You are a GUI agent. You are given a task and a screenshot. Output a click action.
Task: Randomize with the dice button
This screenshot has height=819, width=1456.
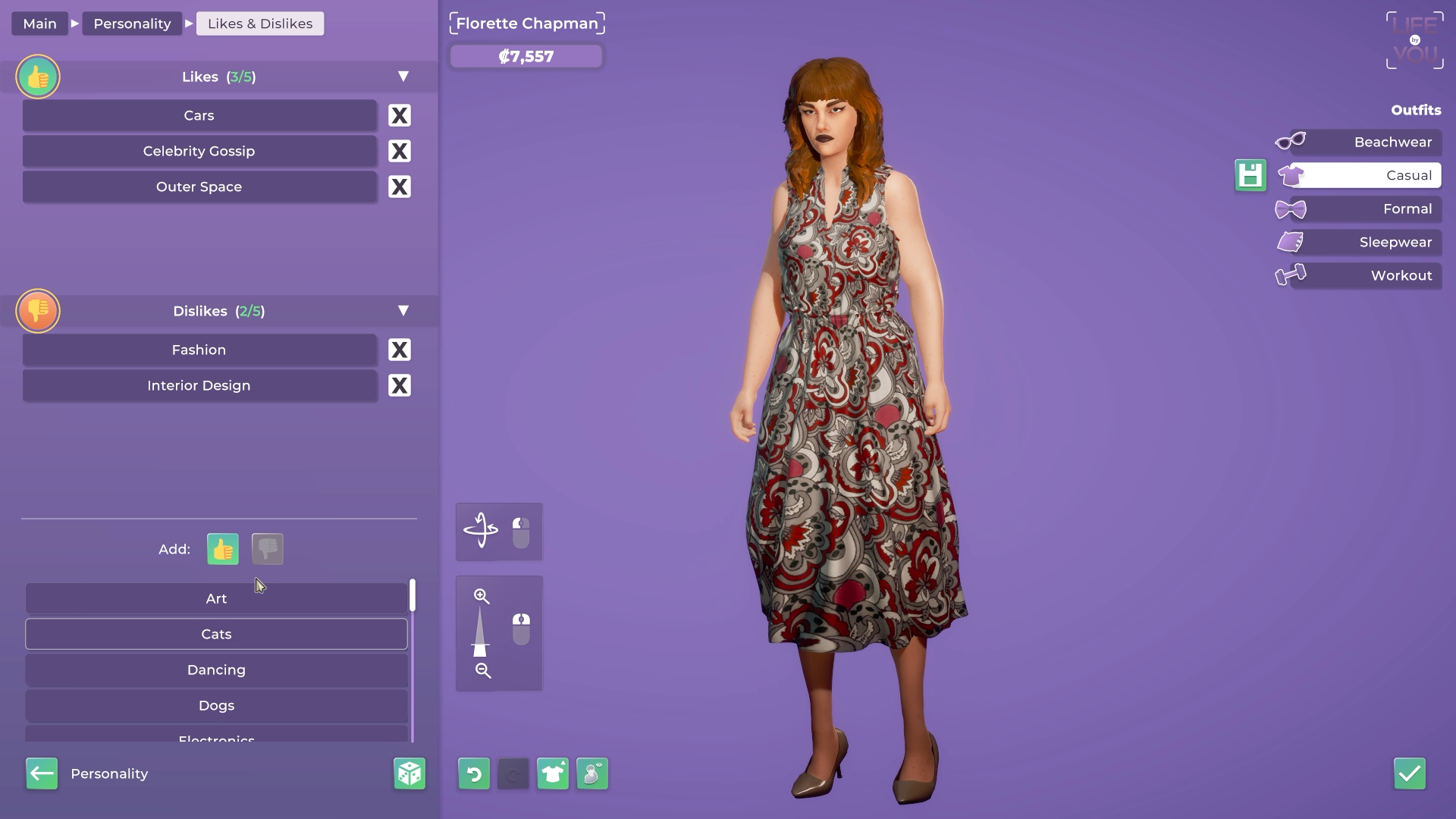(409, 773)
